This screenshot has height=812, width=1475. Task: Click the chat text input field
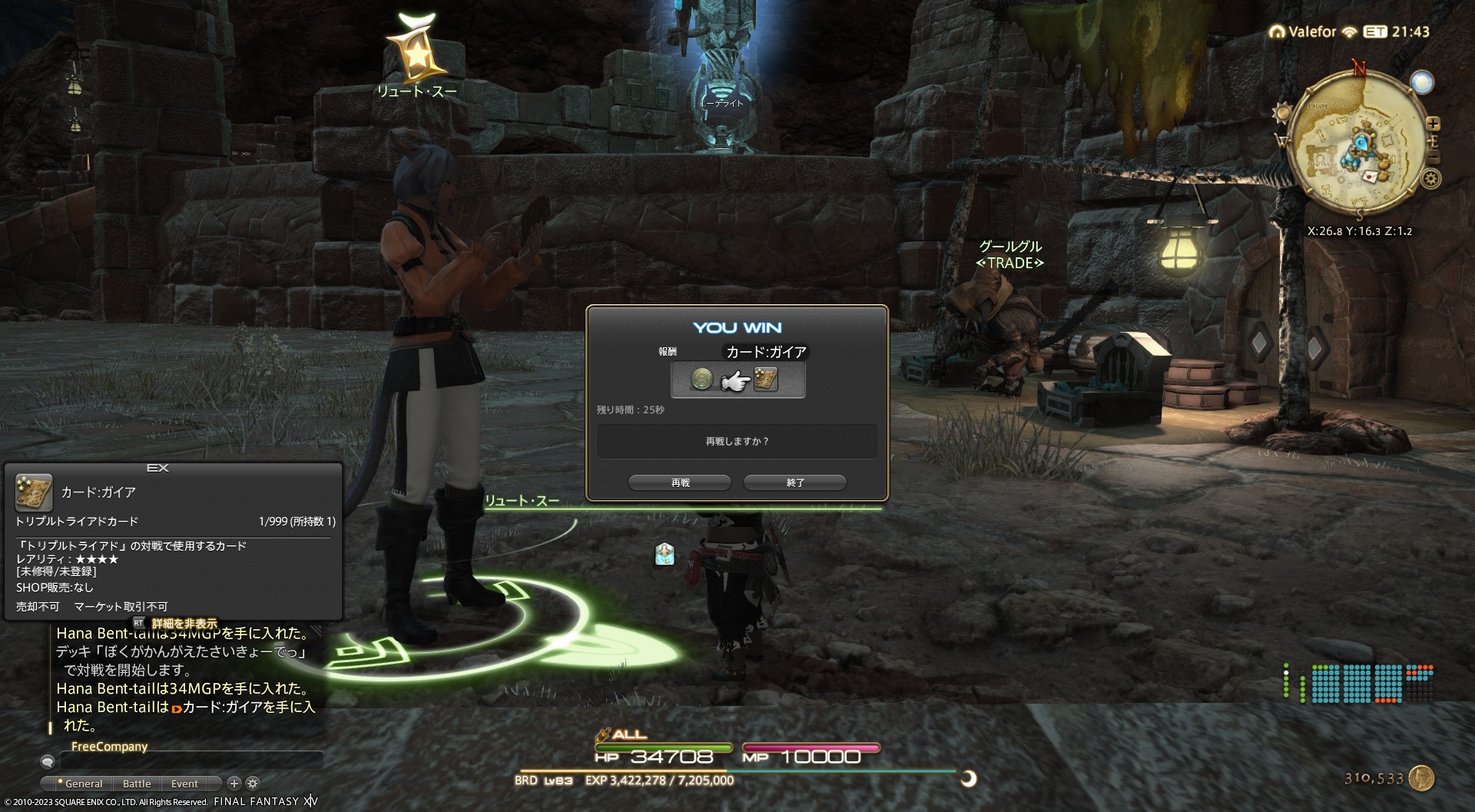coord(191,761)
